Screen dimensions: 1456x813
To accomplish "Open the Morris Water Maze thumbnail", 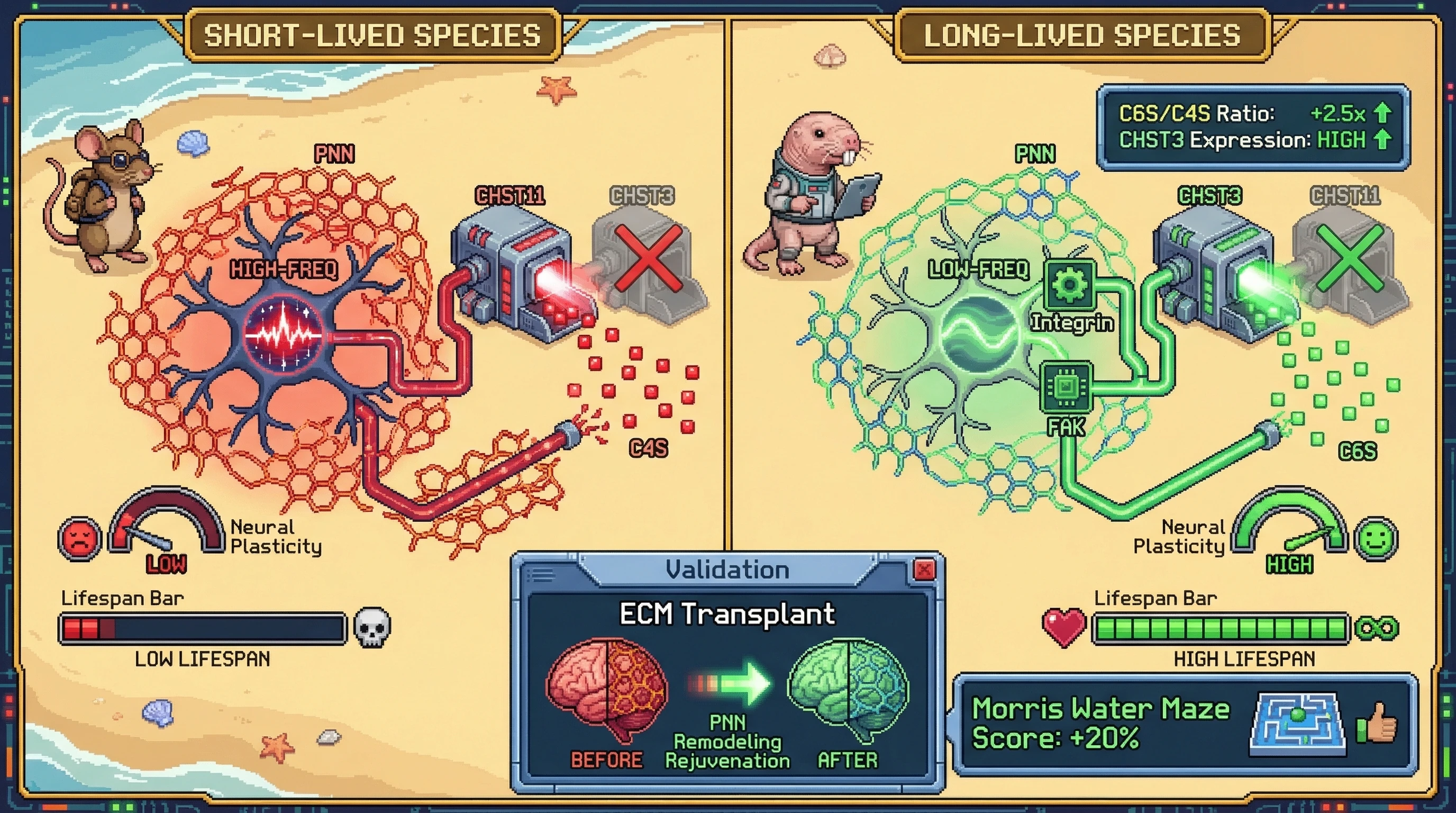I will (x=1297, y=724).
